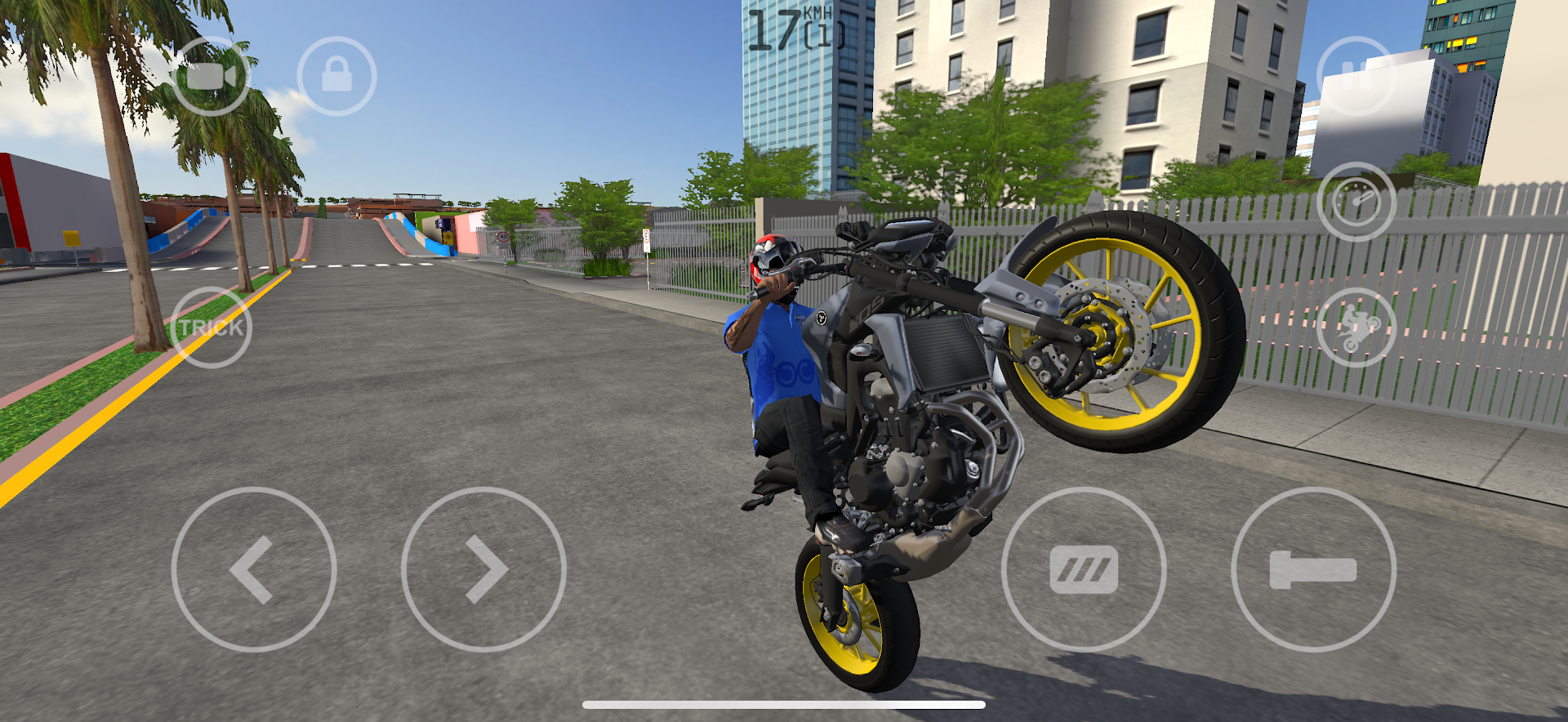The width and height of the screenshot is (1568, 722).
Task: Toggle the screen lock padlock
Action: pyautogui.click(x=336, y=75)
